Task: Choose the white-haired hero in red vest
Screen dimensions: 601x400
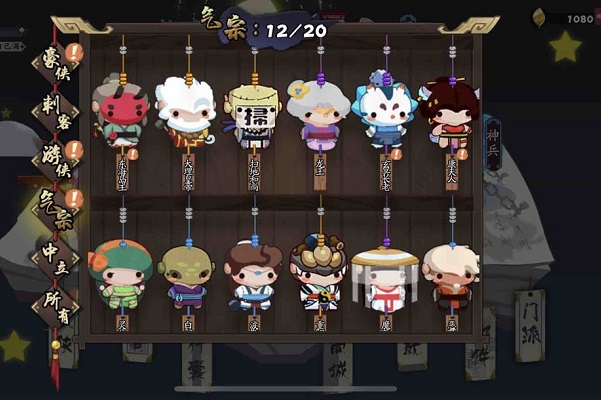Action: pyautogui.click(x=450, y=277)
